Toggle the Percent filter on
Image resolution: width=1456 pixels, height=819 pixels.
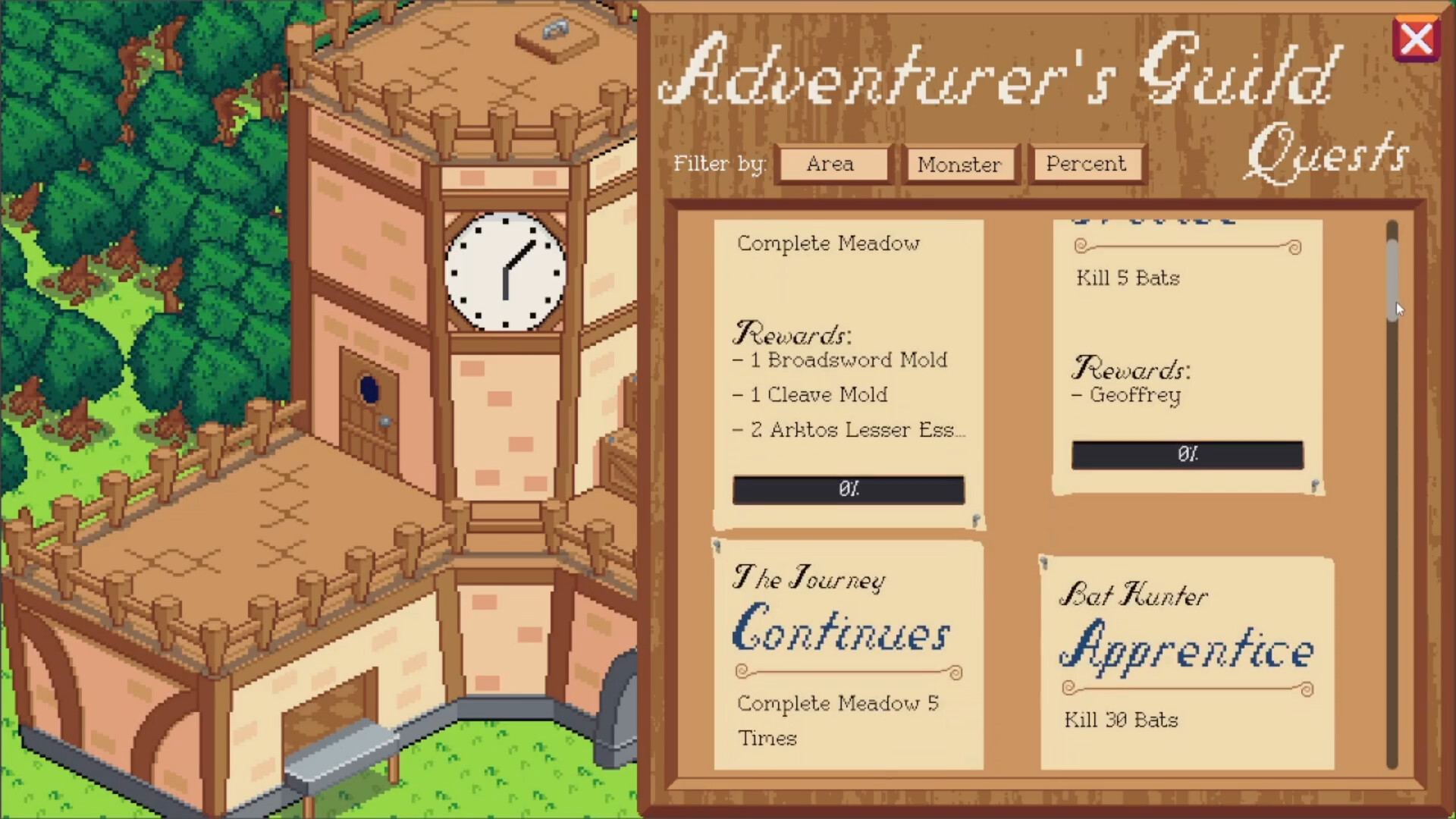(1086, 164)
